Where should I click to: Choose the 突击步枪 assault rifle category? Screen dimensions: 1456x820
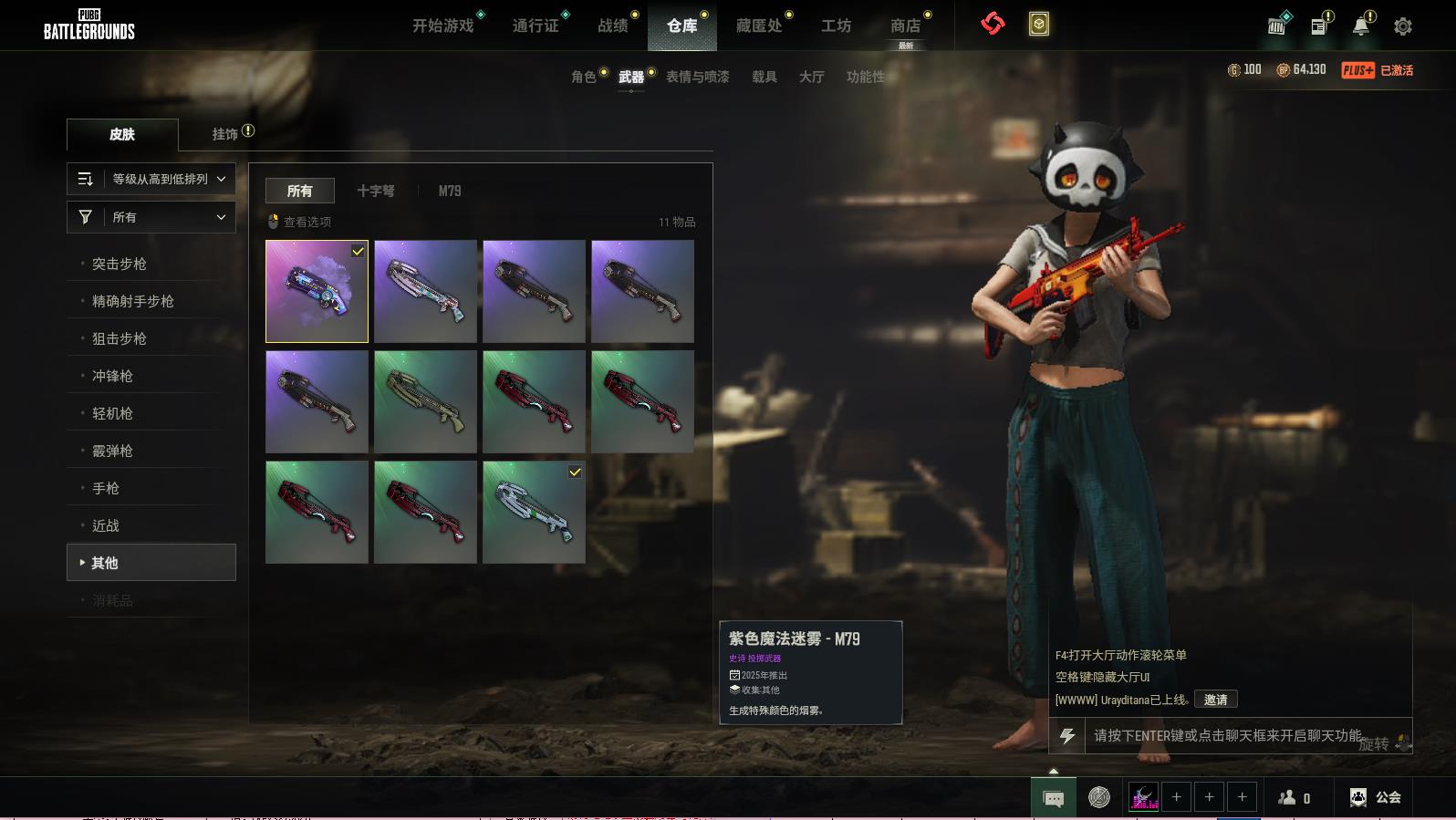[120, 264]
